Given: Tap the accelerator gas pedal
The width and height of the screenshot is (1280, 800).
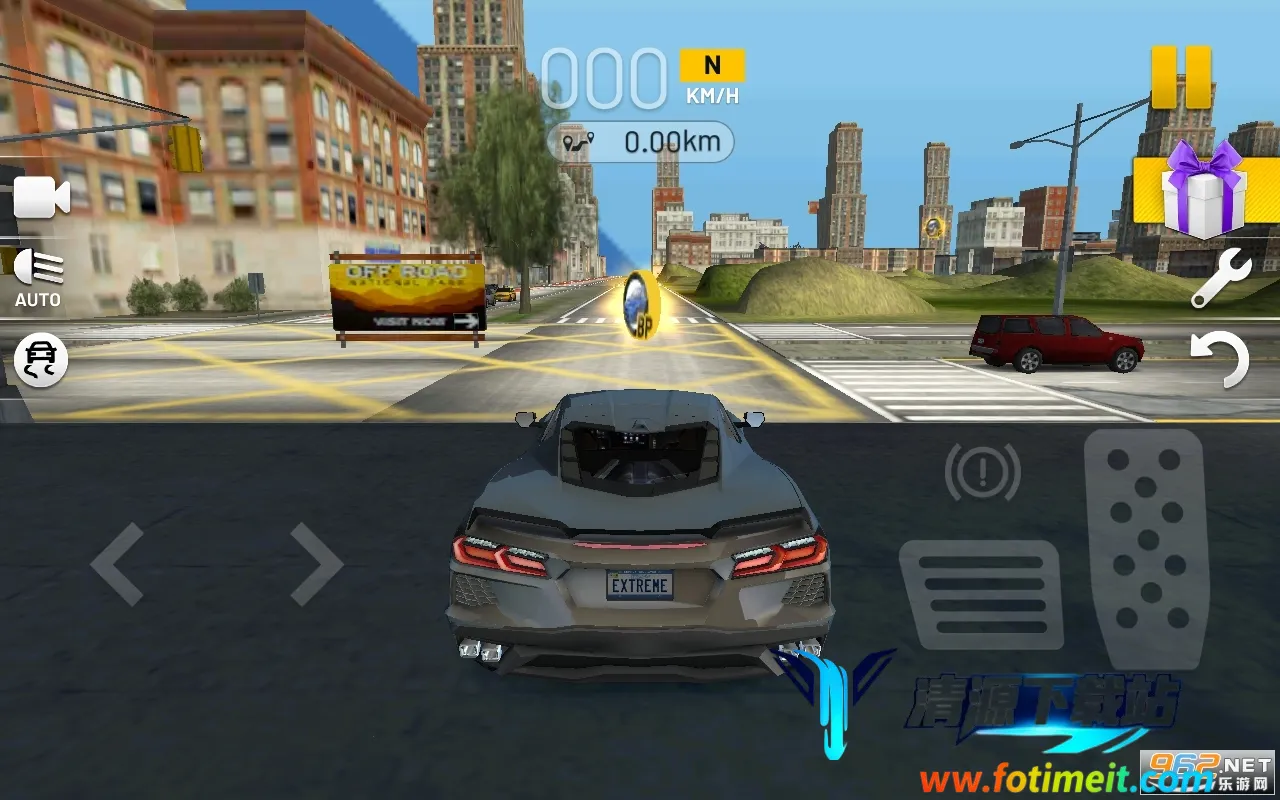Looking at the screenshot, I should point(1146,548).
